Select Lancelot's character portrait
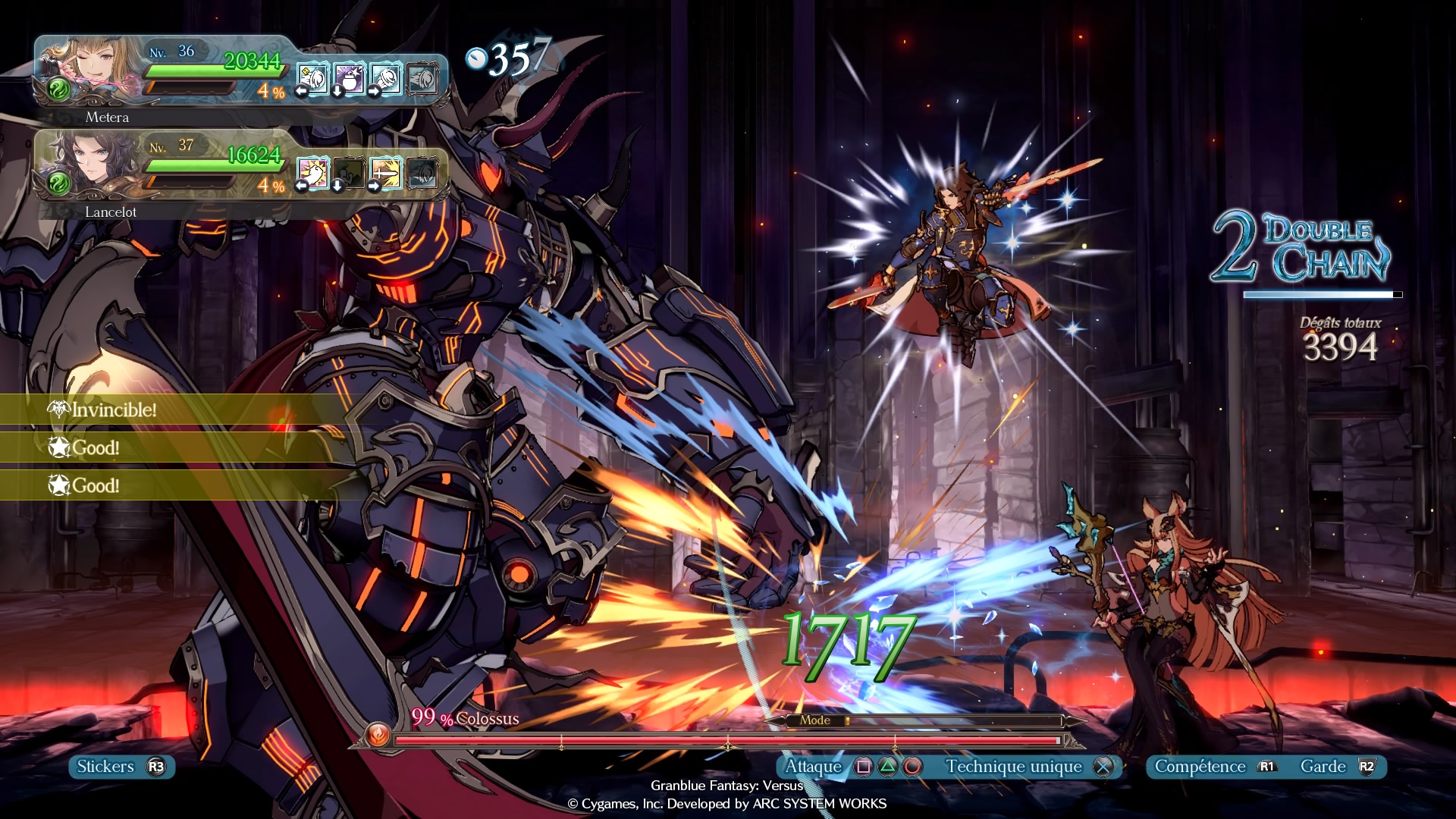Viewport: 1456px width, 819px height. point(91,165)
